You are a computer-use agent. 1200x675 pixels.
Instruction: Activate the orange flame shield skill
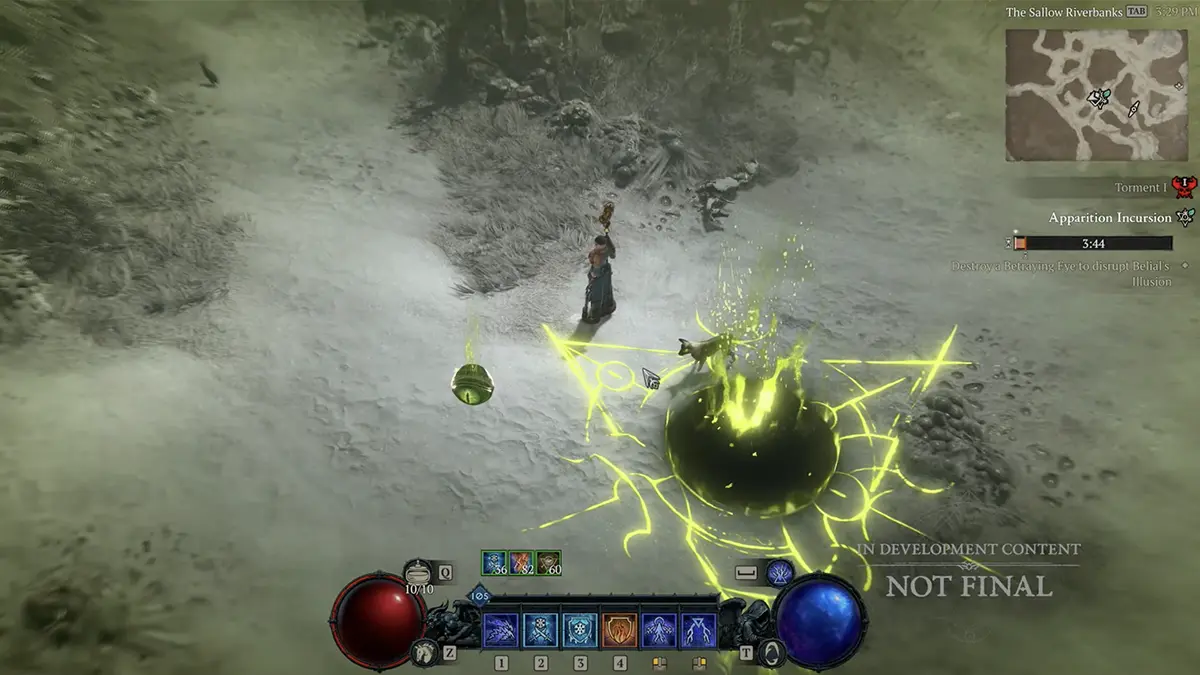619,630
